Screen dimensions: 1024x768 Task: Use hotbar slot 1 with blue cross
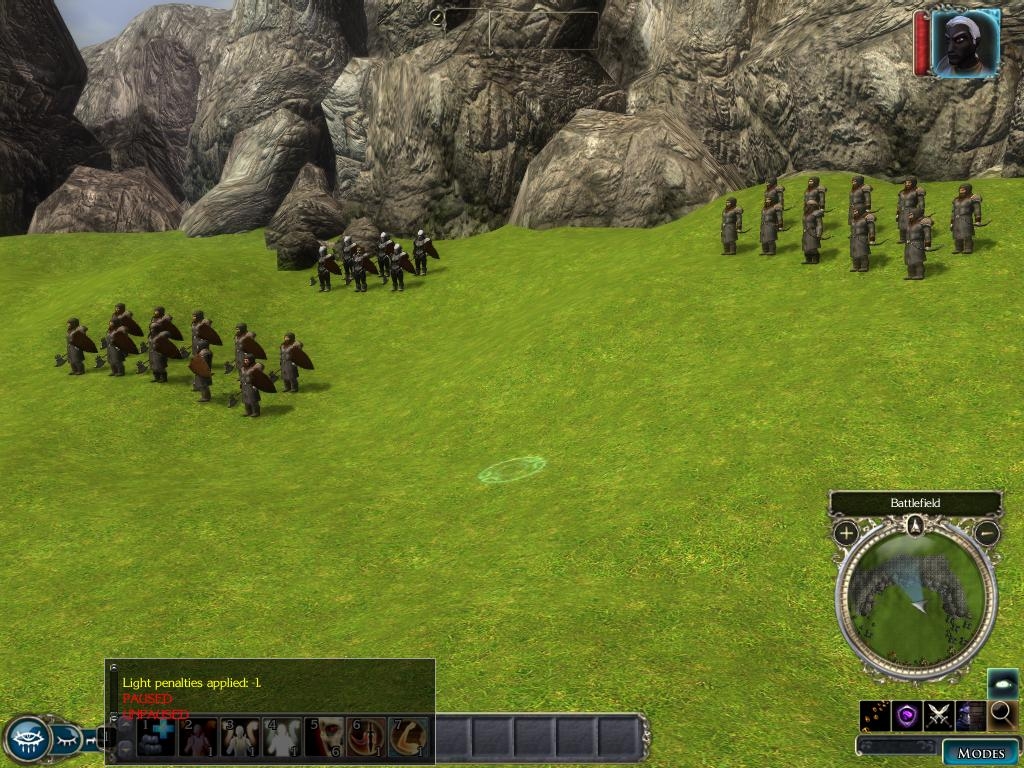[x=156, y=737]
